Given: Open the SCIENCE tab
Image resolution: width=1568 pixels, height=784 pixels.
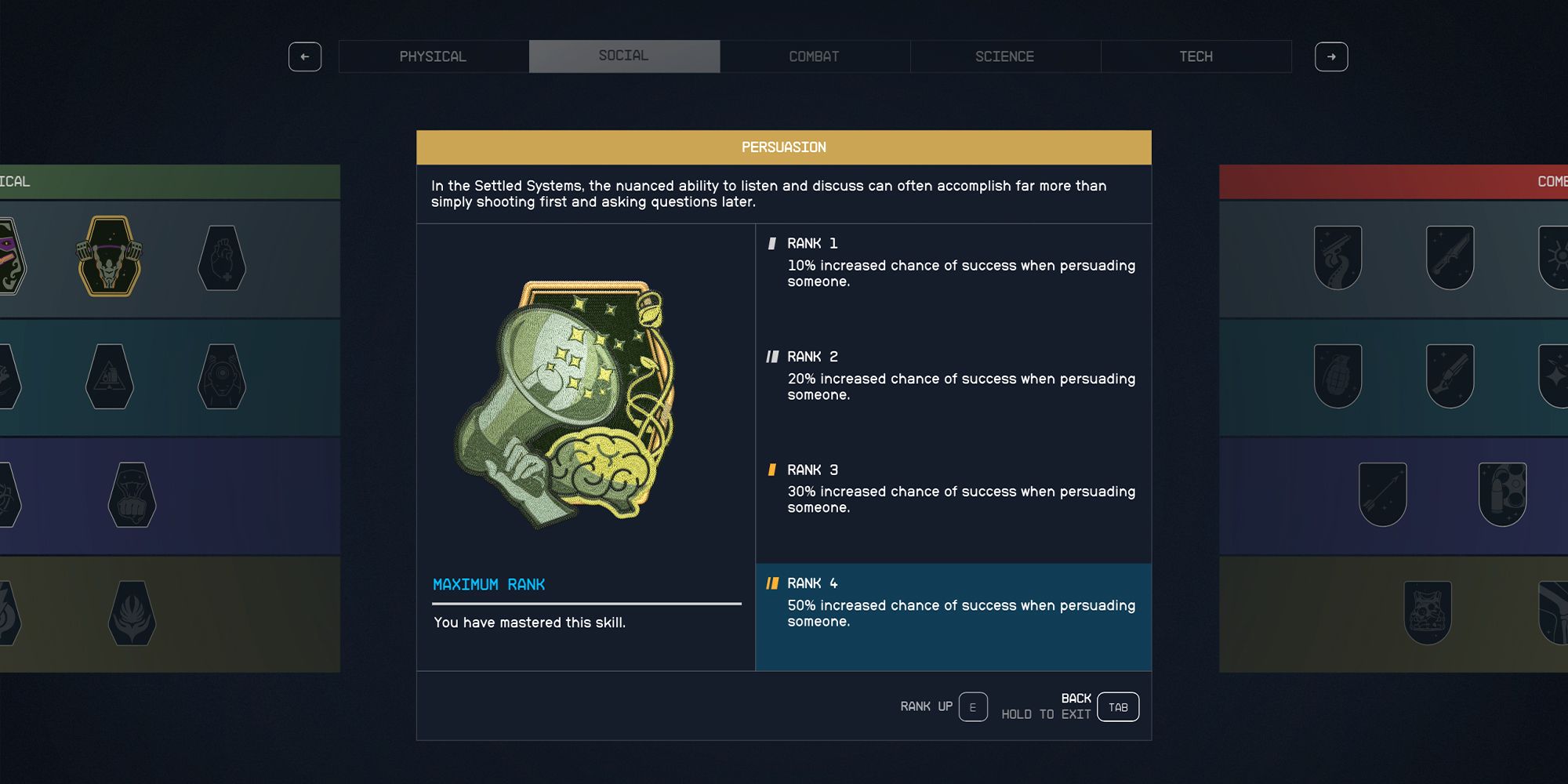Looking at the screenshot, I should (1004, 56).
